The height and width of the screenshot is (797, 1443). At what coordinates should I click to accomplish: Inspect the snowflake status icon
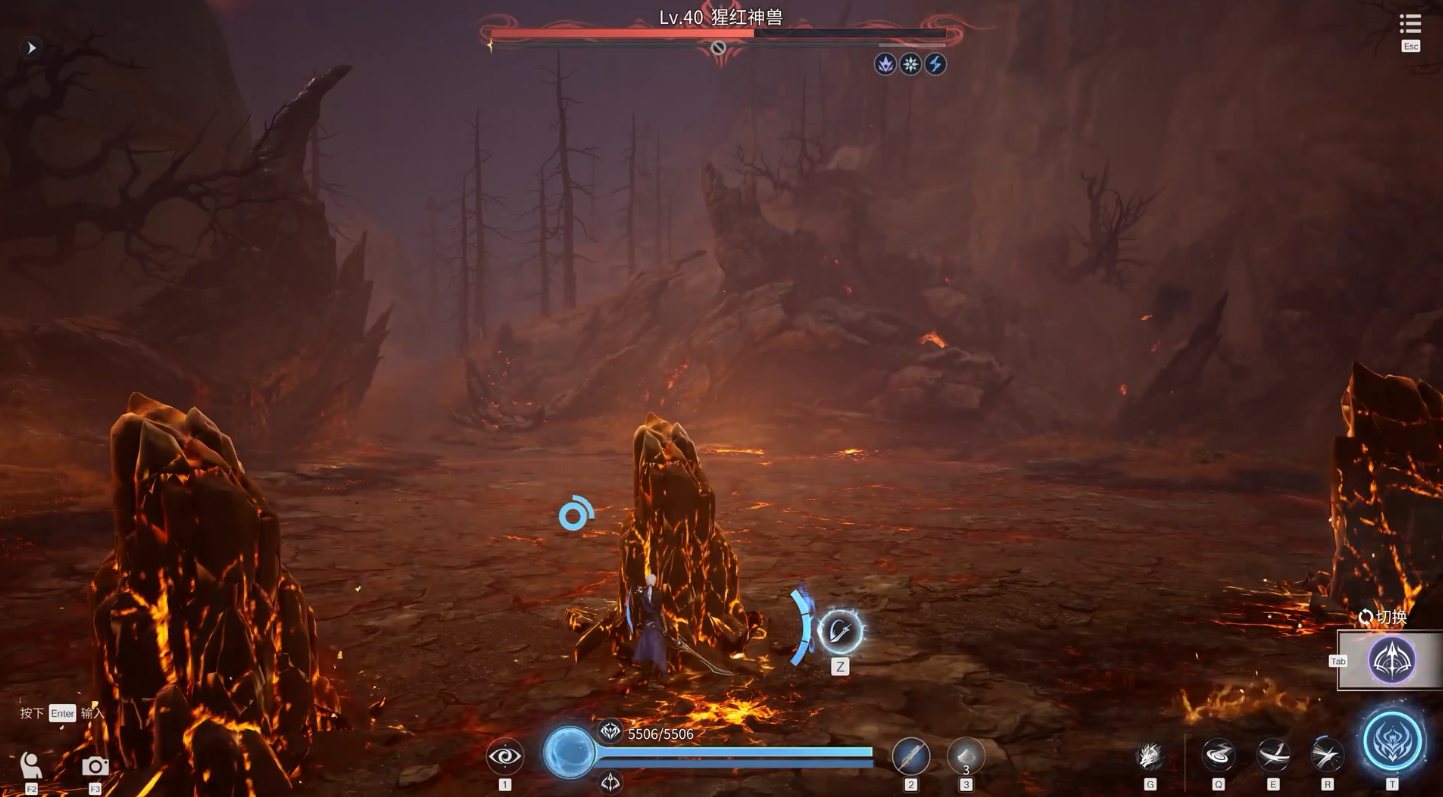910,64
